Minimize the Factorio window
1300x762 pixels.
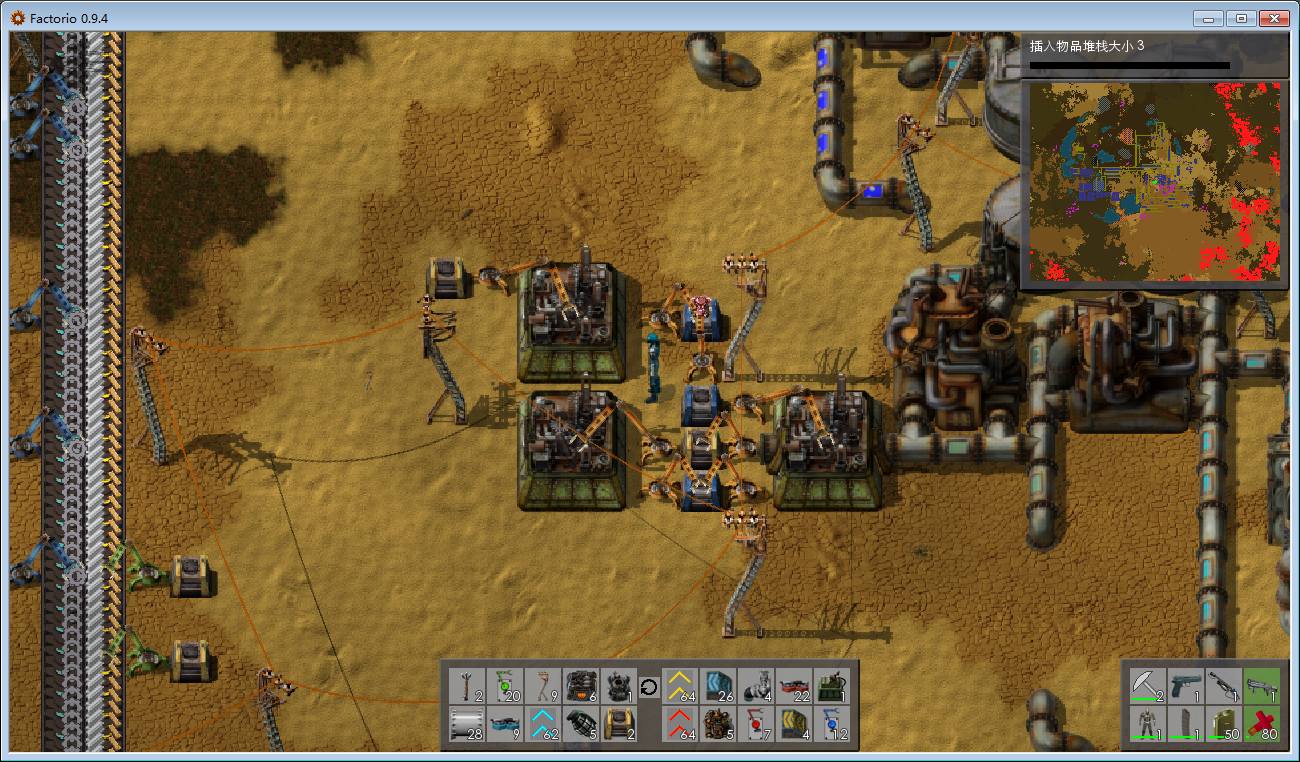point(1210,18)
